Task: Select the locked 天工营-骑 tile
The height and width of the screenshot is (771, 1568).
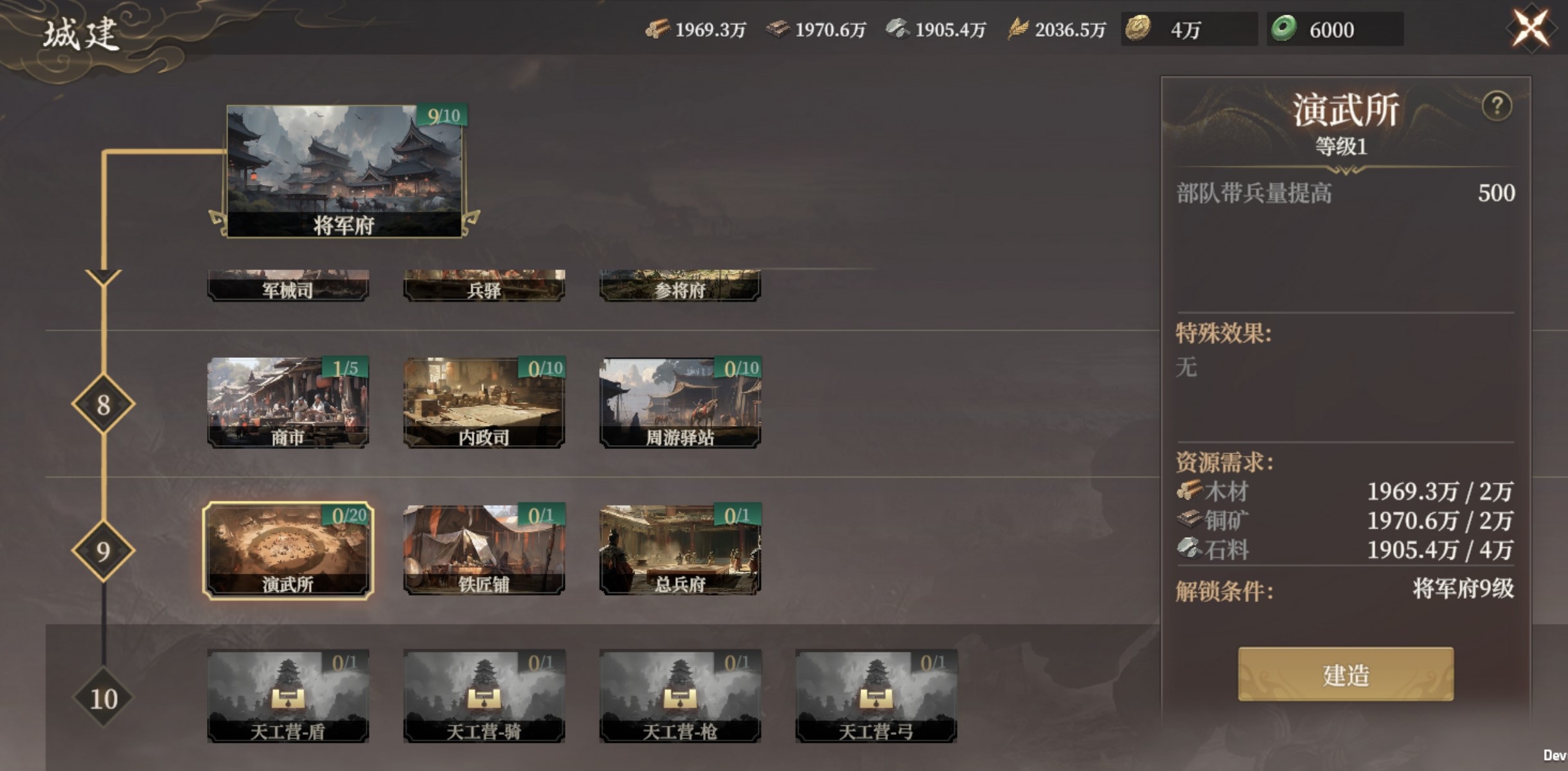Action: point(484,696)
